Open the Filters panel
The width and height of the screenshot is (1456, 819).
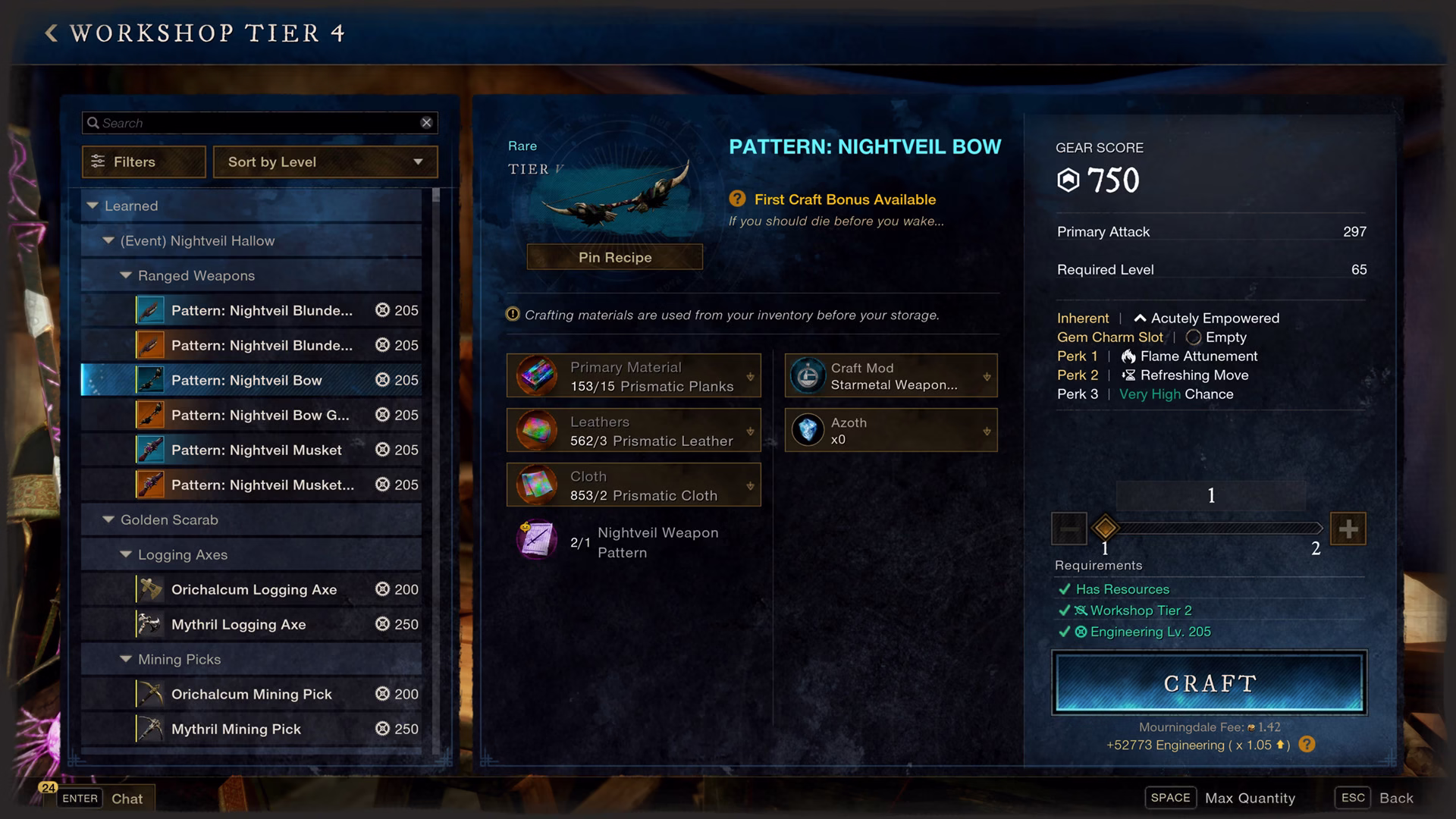click(x=143, y=162)
